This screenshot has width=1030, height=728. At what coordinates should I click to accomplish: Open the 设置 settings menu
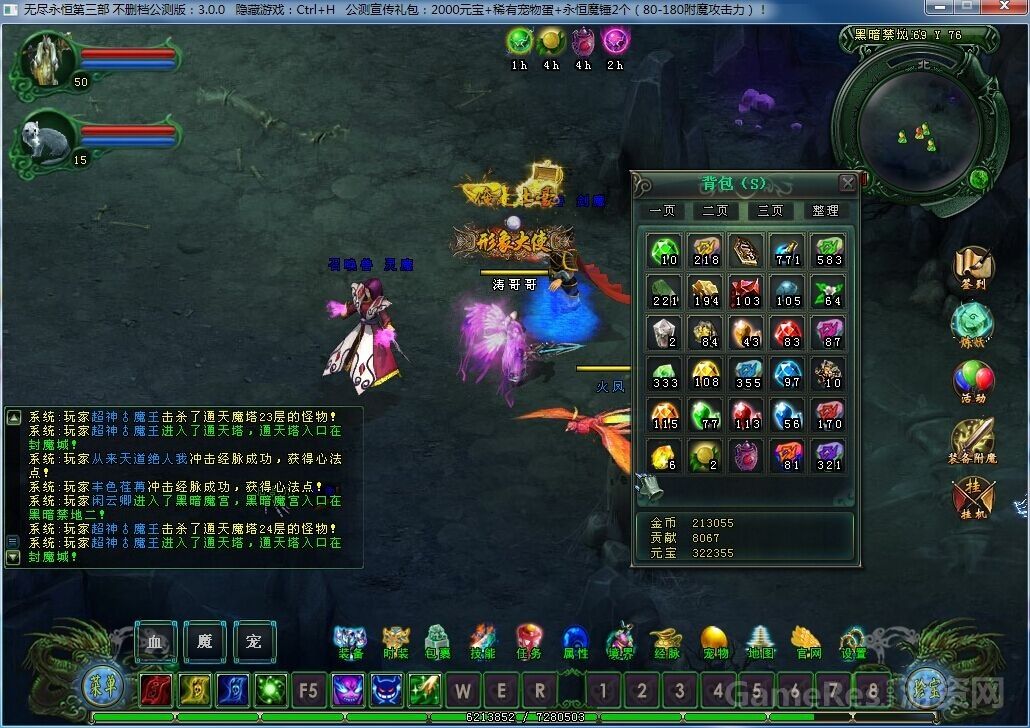click(853, 640)
